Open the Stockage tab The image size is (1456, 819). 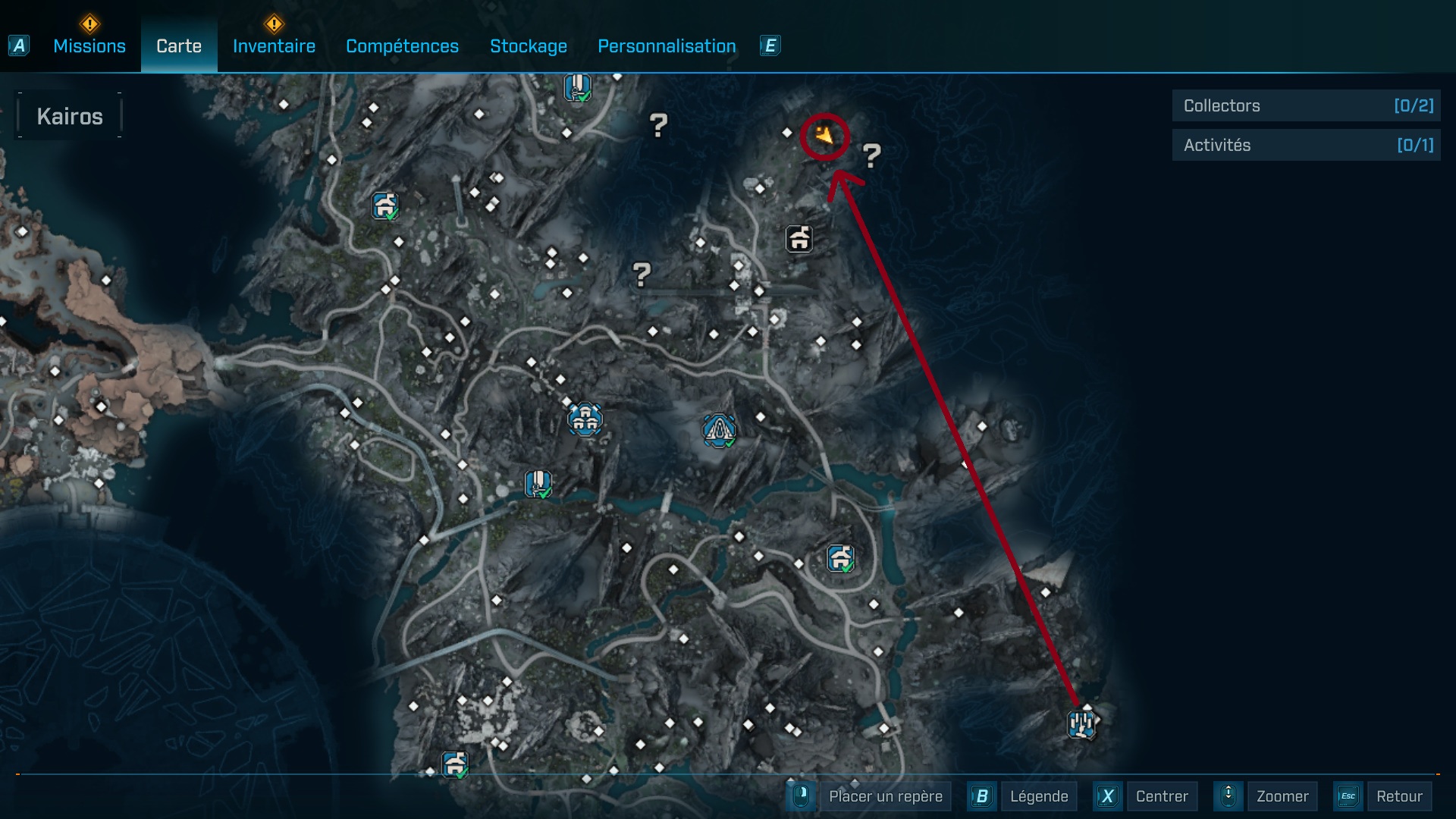point(529,46)
